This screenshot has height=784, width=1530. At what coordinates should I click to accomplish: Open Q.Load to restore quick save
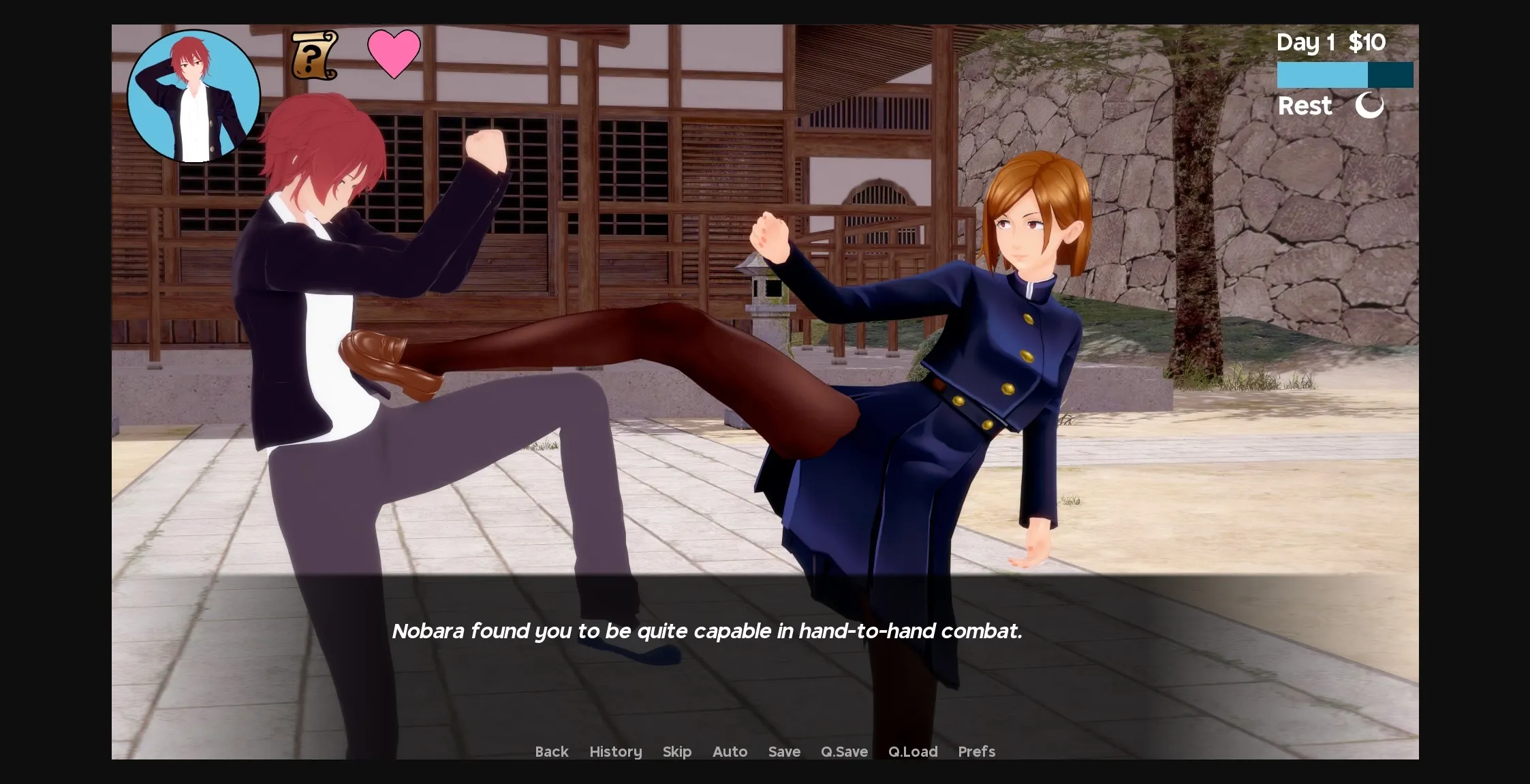pyautogui.click(x=914, y=752)
